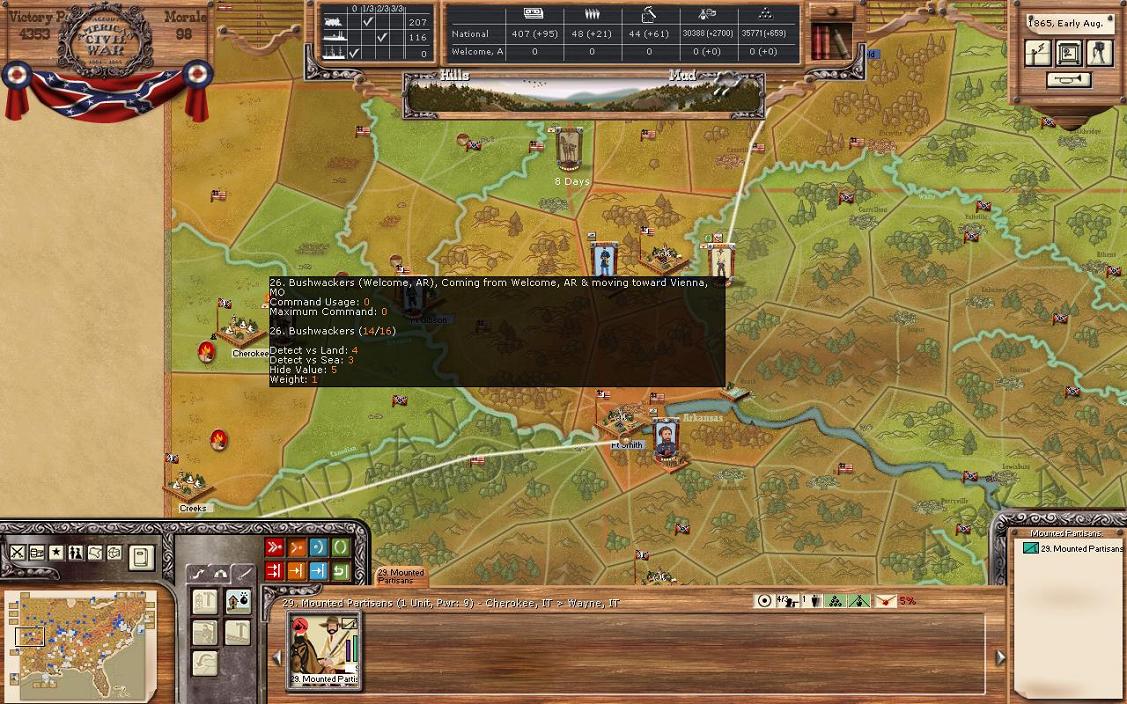The image size is (1127, 704).
Task: Open the ledger book button
Action: (141, 557)
